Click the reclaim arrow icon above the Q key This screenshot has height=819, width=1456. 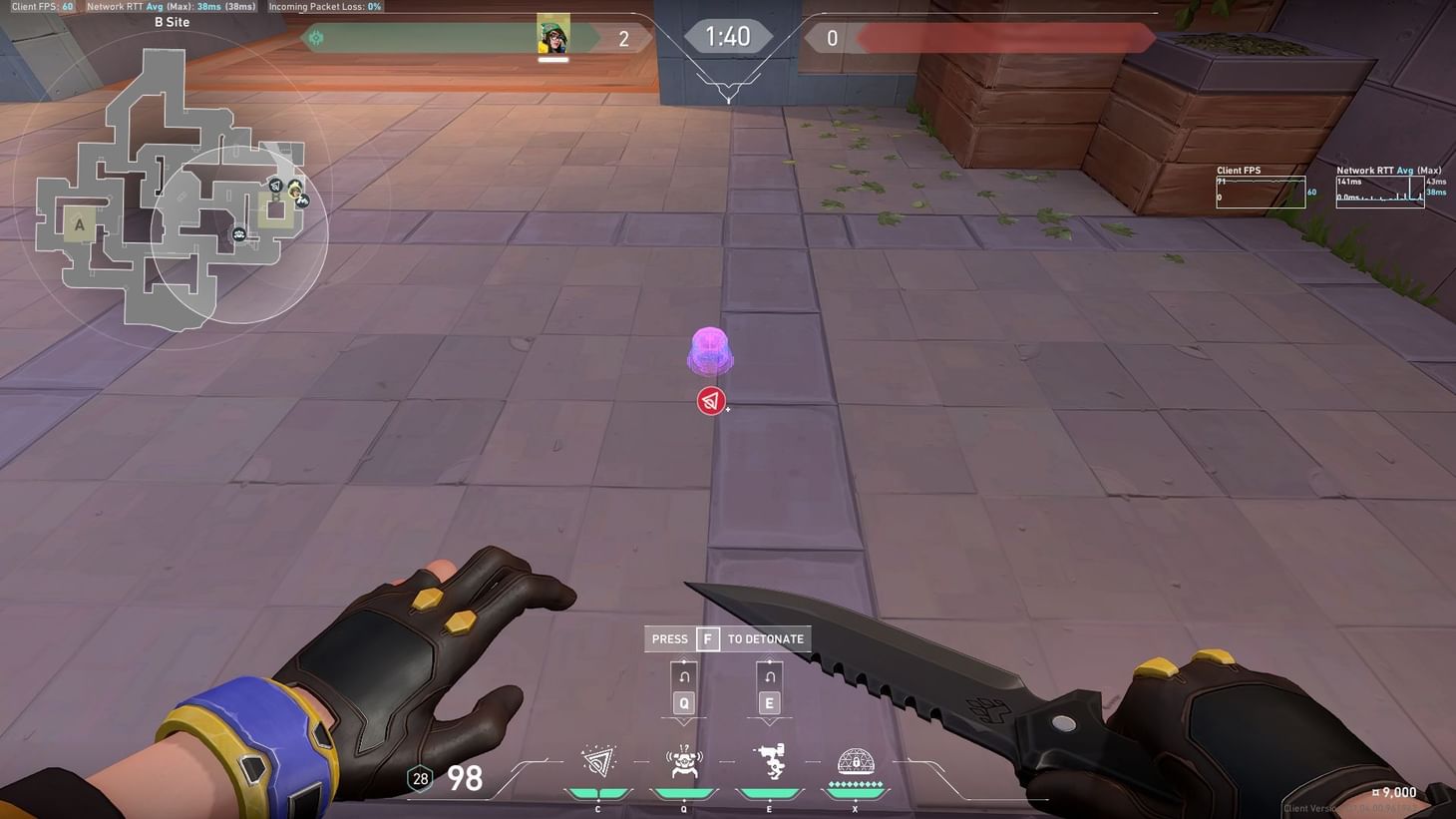684,675
